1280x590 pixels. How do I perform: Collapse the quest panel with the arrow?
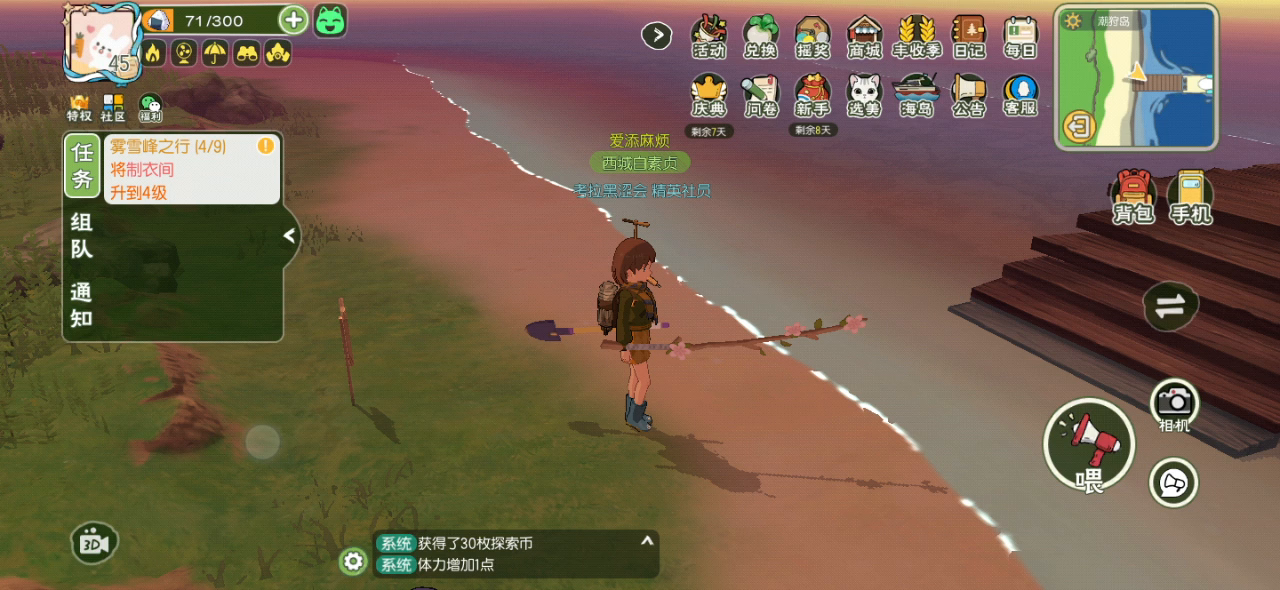(290, 236)
